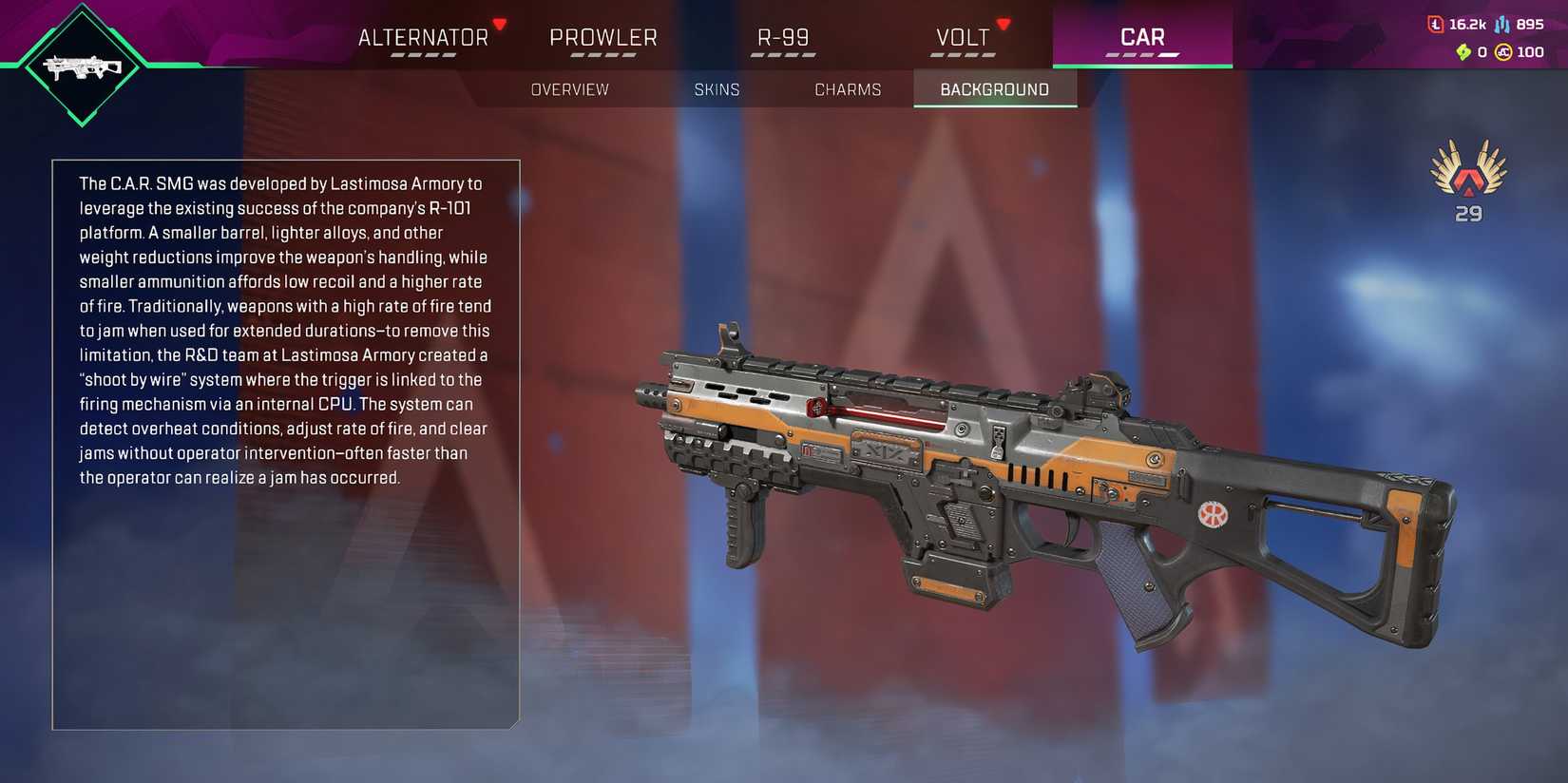Select the green Heirloom Shards icon
1568x783 pixels.
[x=1463, y=51]
